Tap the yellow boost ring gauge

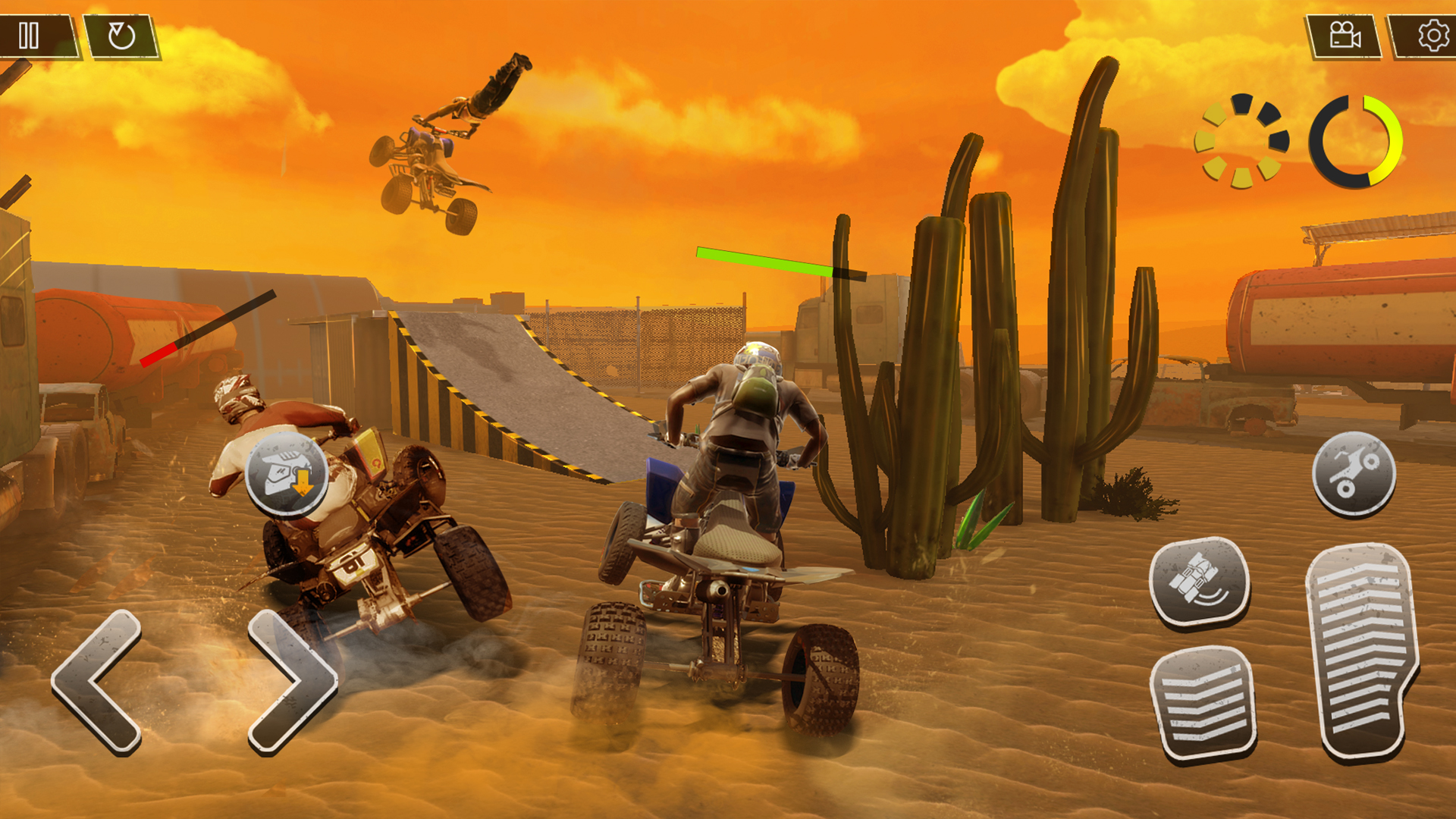pyautogui.click(x=1357, y=140)
